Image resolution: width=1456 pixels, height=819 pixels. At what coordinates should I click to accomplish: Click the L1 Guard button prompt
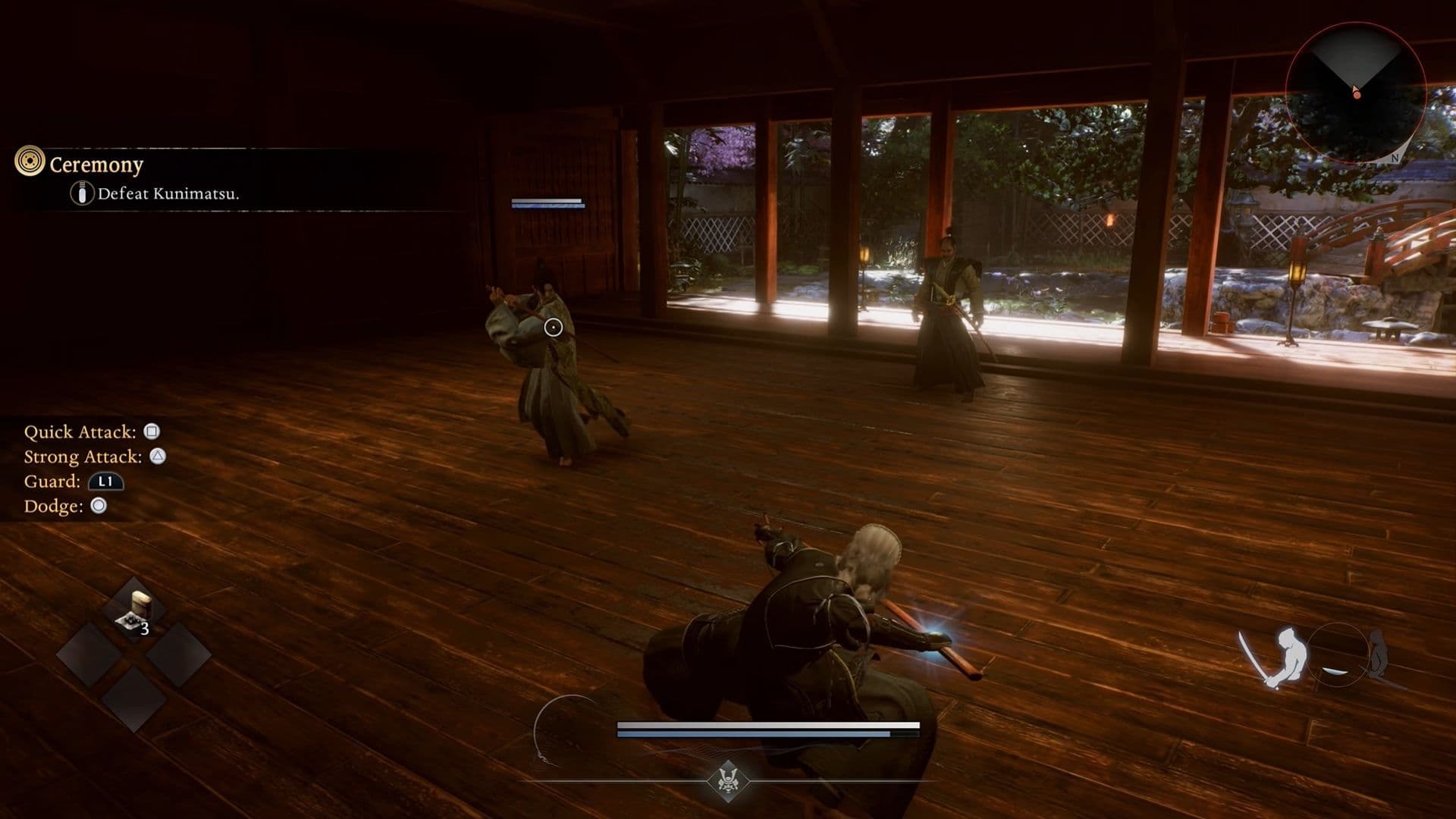[106, 481]
